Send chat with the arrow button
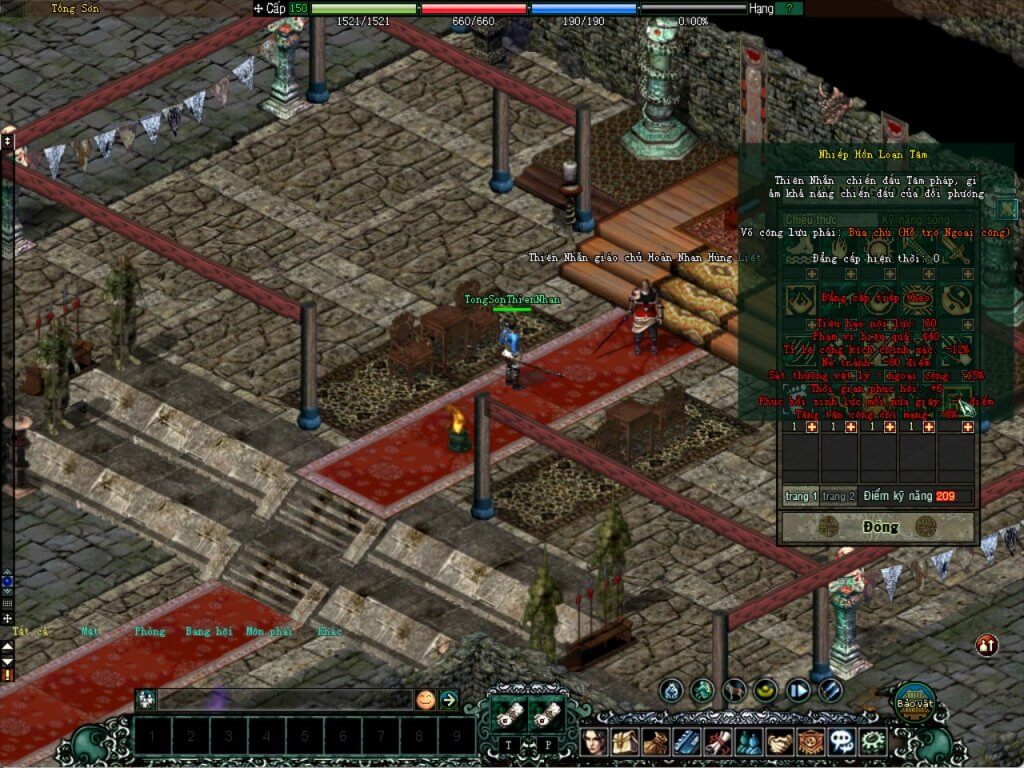Viewport: 1024px width, 768px height. pos(449,700)
